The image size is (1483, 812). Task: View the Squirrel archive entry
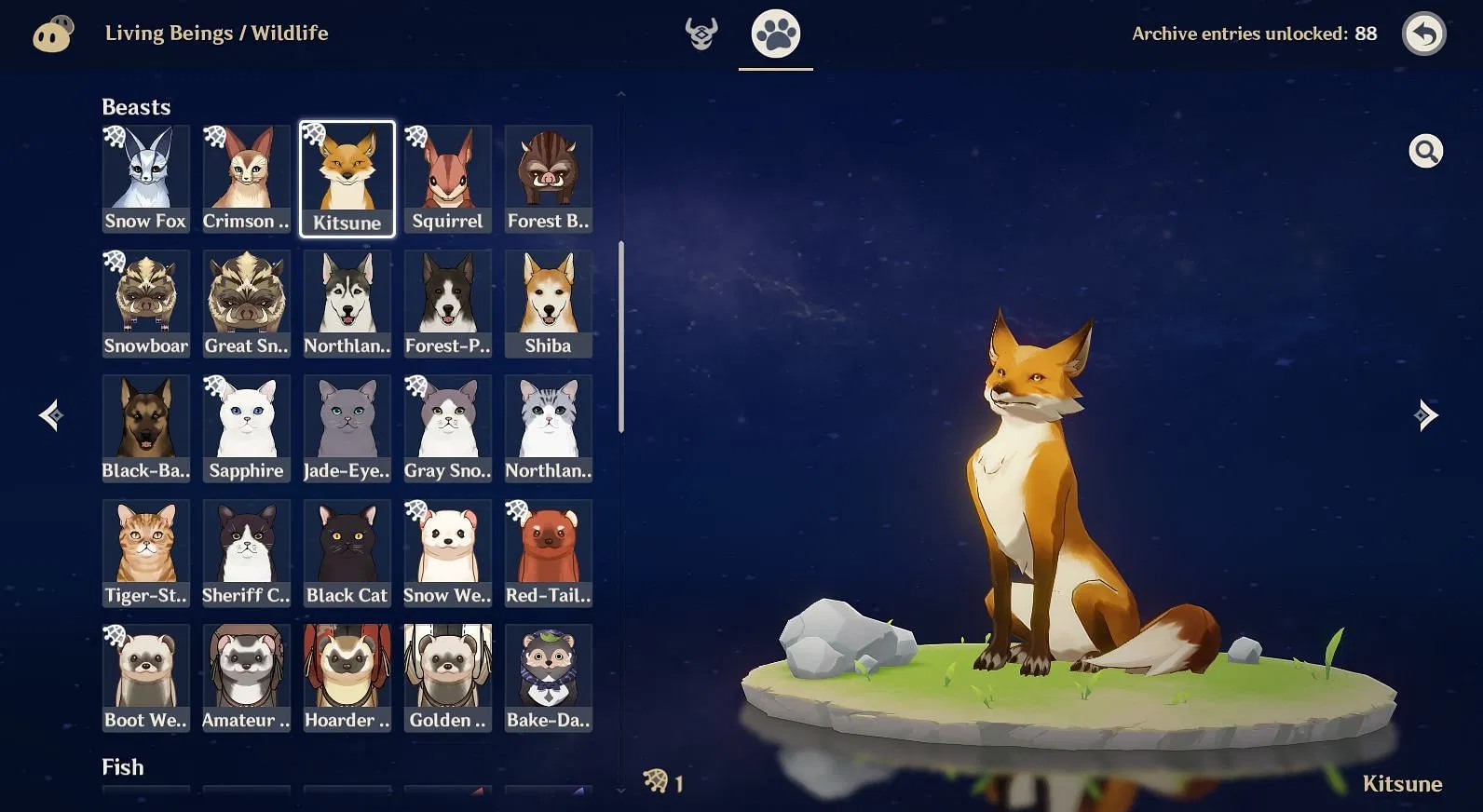pyautogui.click(x=447, y=177)
